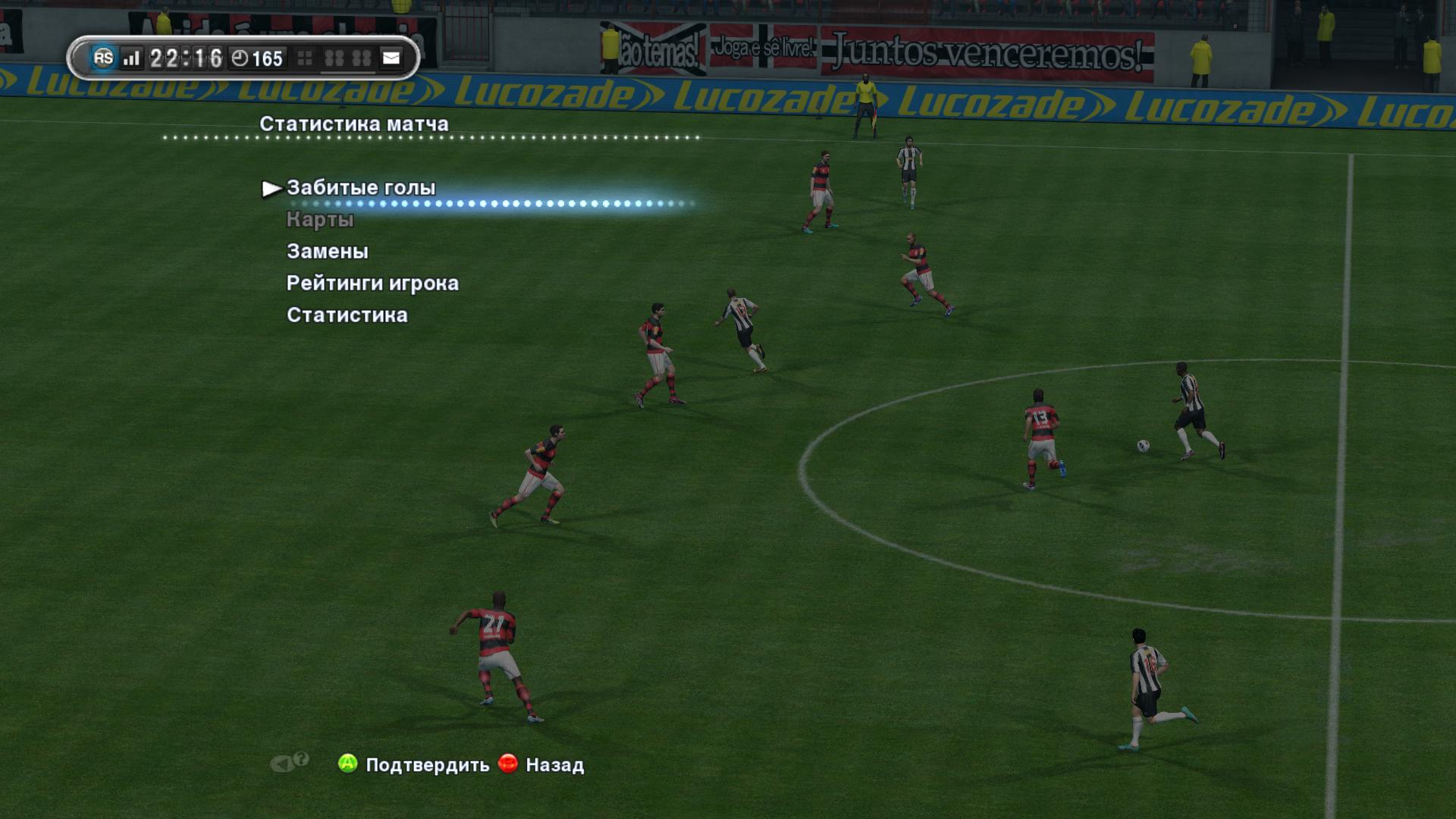
Task: Open the envelope message icon
Action: click(391, 58)
